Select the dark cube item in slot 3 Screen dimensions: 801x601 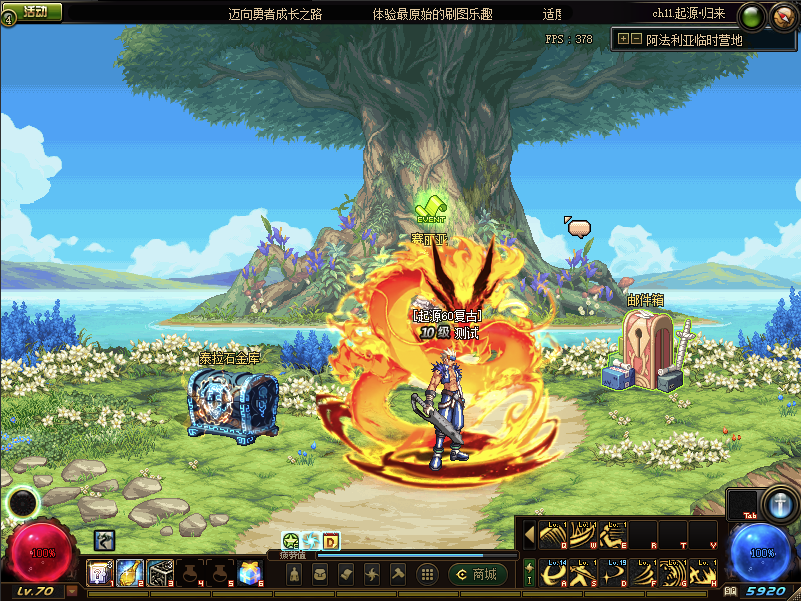[160, 572]
